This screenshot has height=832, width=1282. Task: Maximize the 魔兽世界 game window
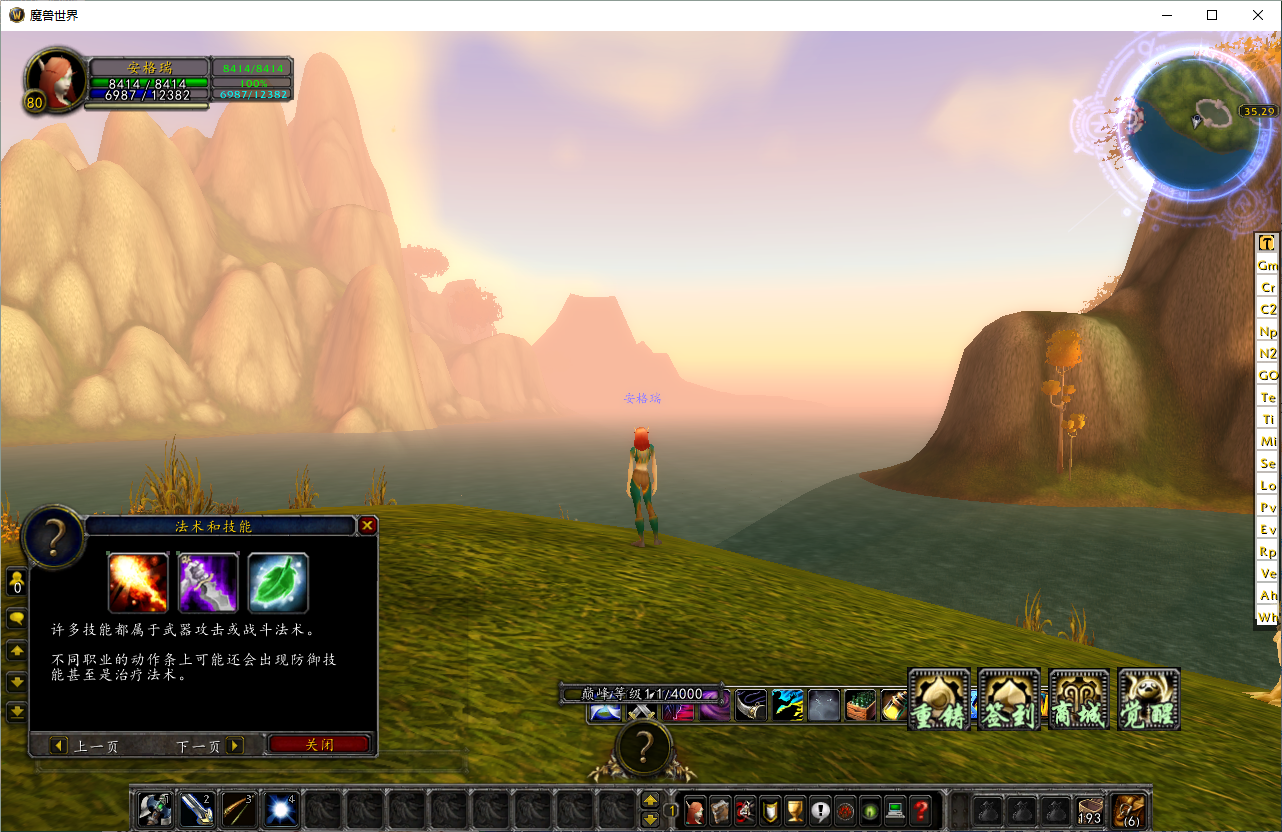coord(1212,15)
